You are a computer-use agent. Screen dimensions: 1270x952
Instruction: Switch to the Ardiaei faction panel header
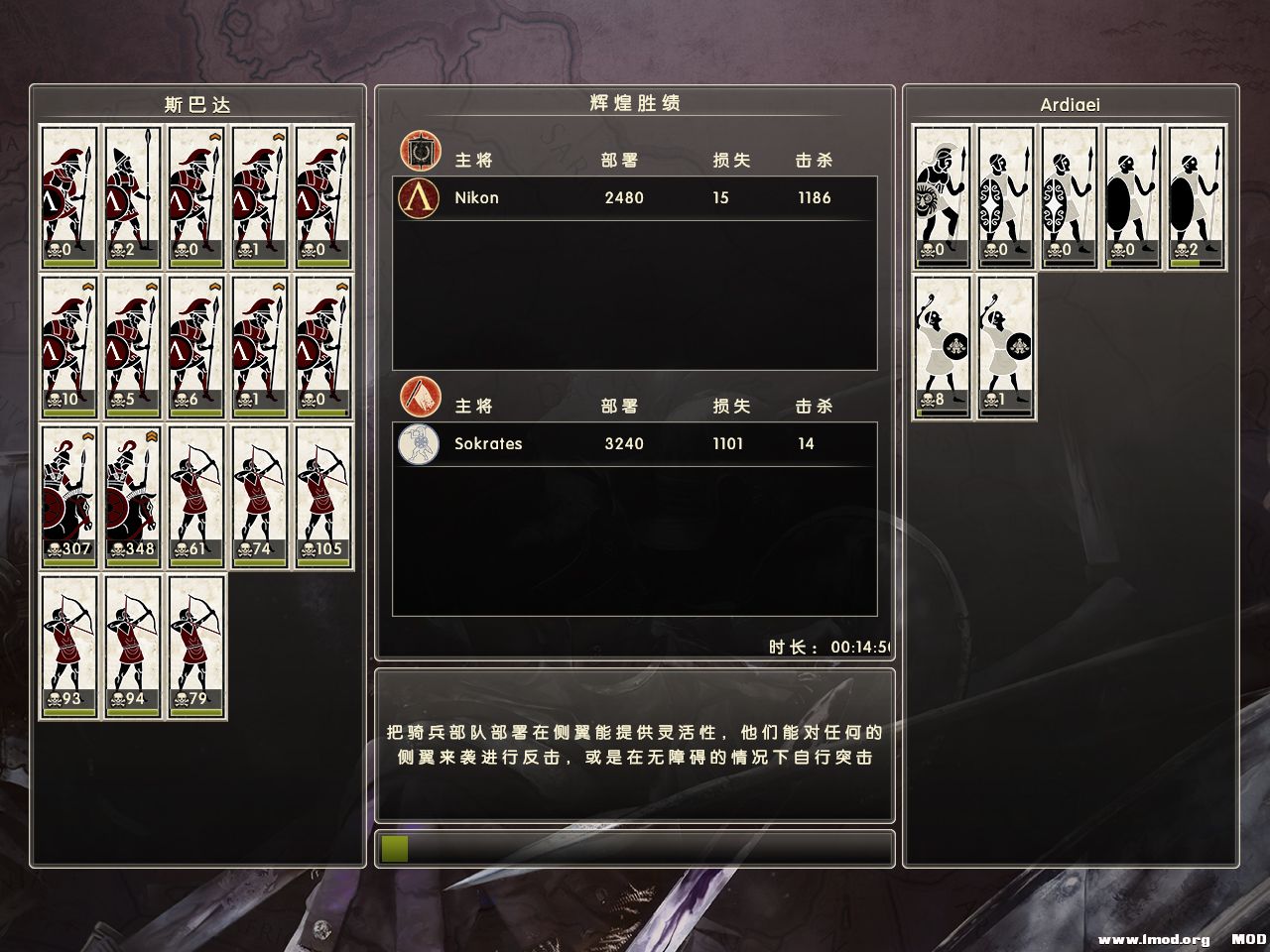coord(1068,104)
